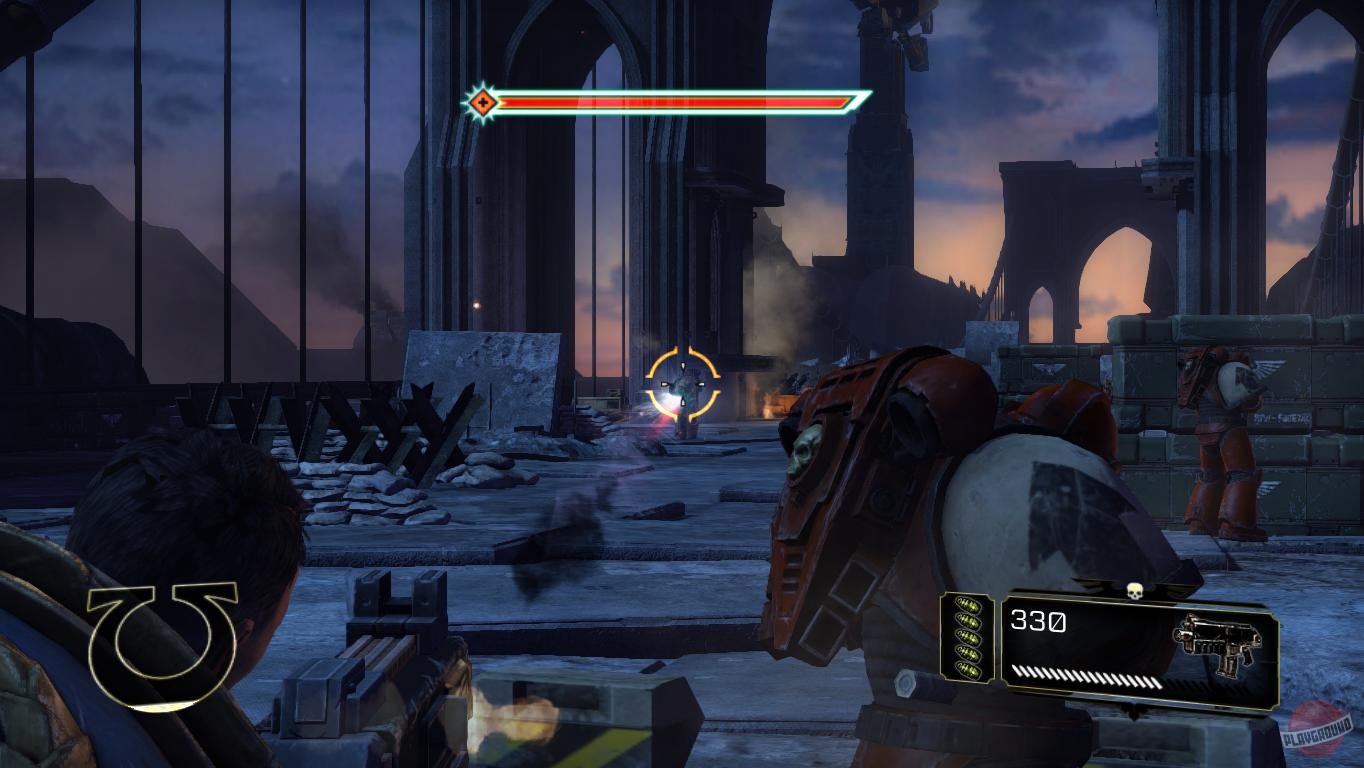Click the red boss health bar

tap(670, 100)
